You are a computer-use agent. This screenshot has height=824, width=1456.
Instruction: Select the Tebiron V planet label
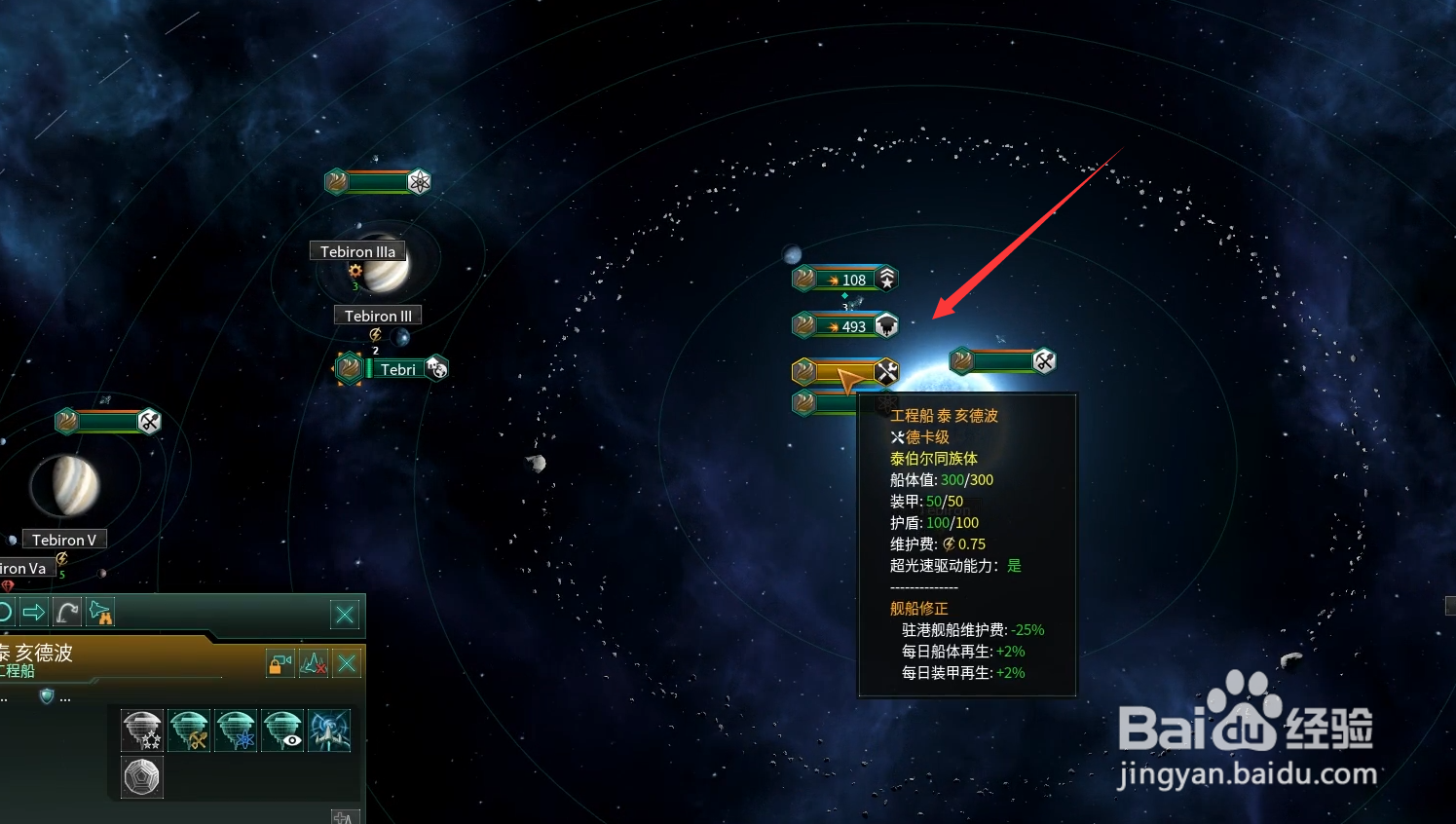pos(63,539)
